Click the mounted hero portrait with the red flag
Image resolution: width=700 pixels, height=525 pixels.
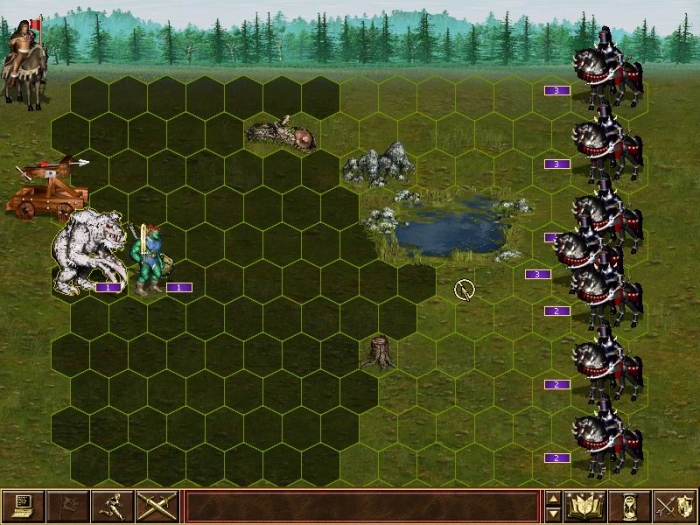click(x=24, y=63)
